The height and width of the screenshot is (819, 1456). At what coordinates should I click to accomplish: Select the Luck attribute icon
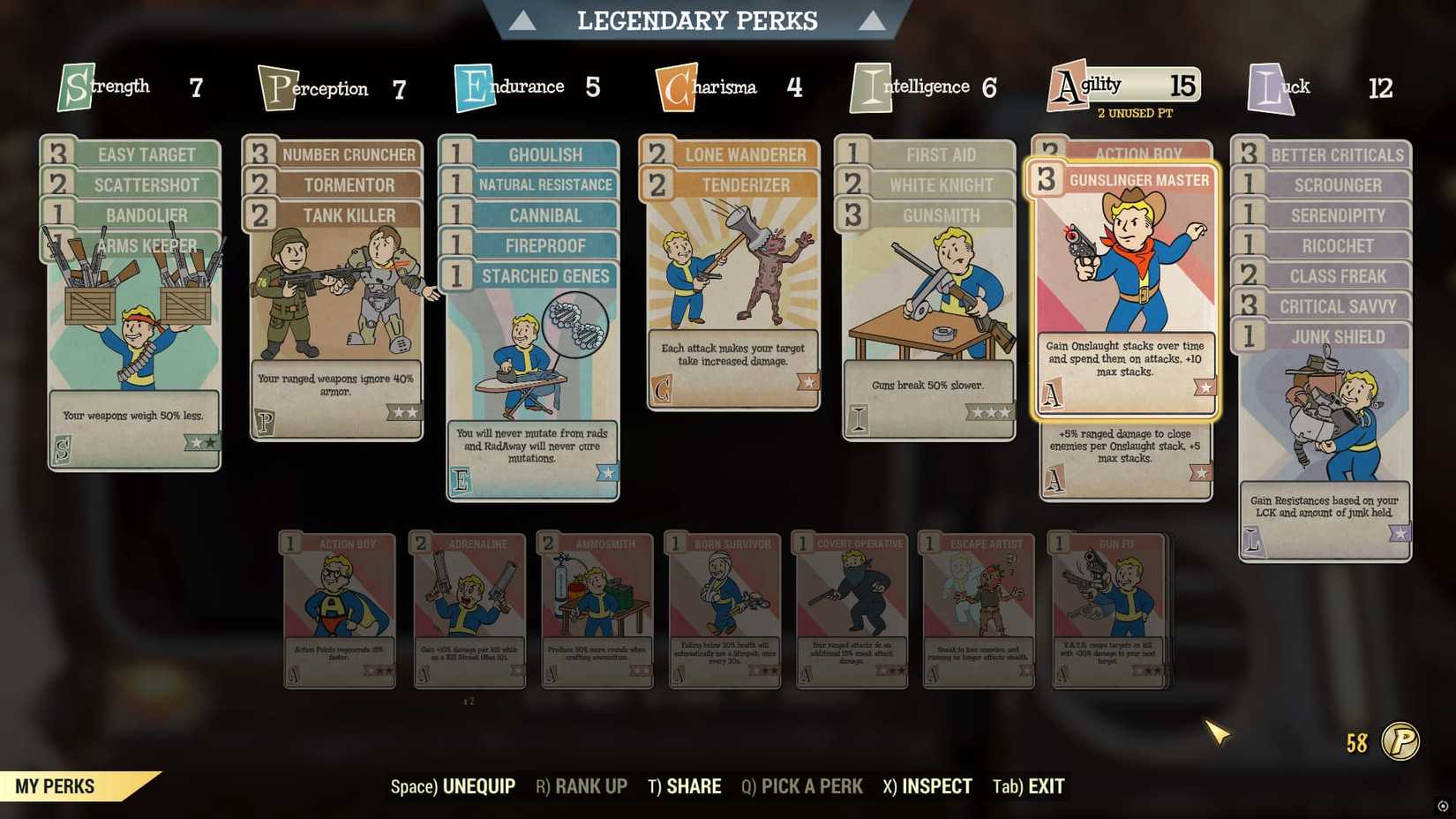pos(1266,86)
